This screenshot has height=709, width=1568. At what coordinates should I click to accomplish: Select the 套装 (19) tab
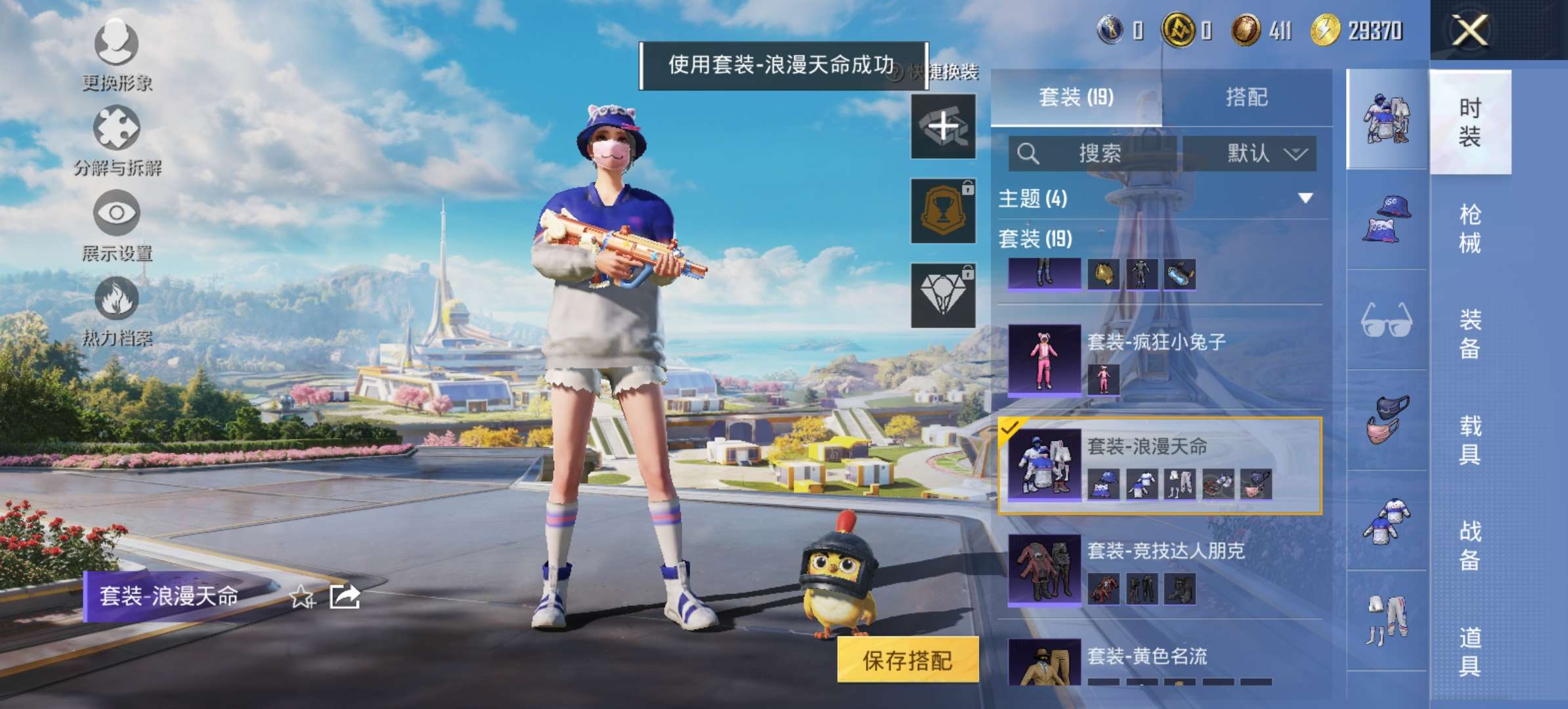[1076, 98]
